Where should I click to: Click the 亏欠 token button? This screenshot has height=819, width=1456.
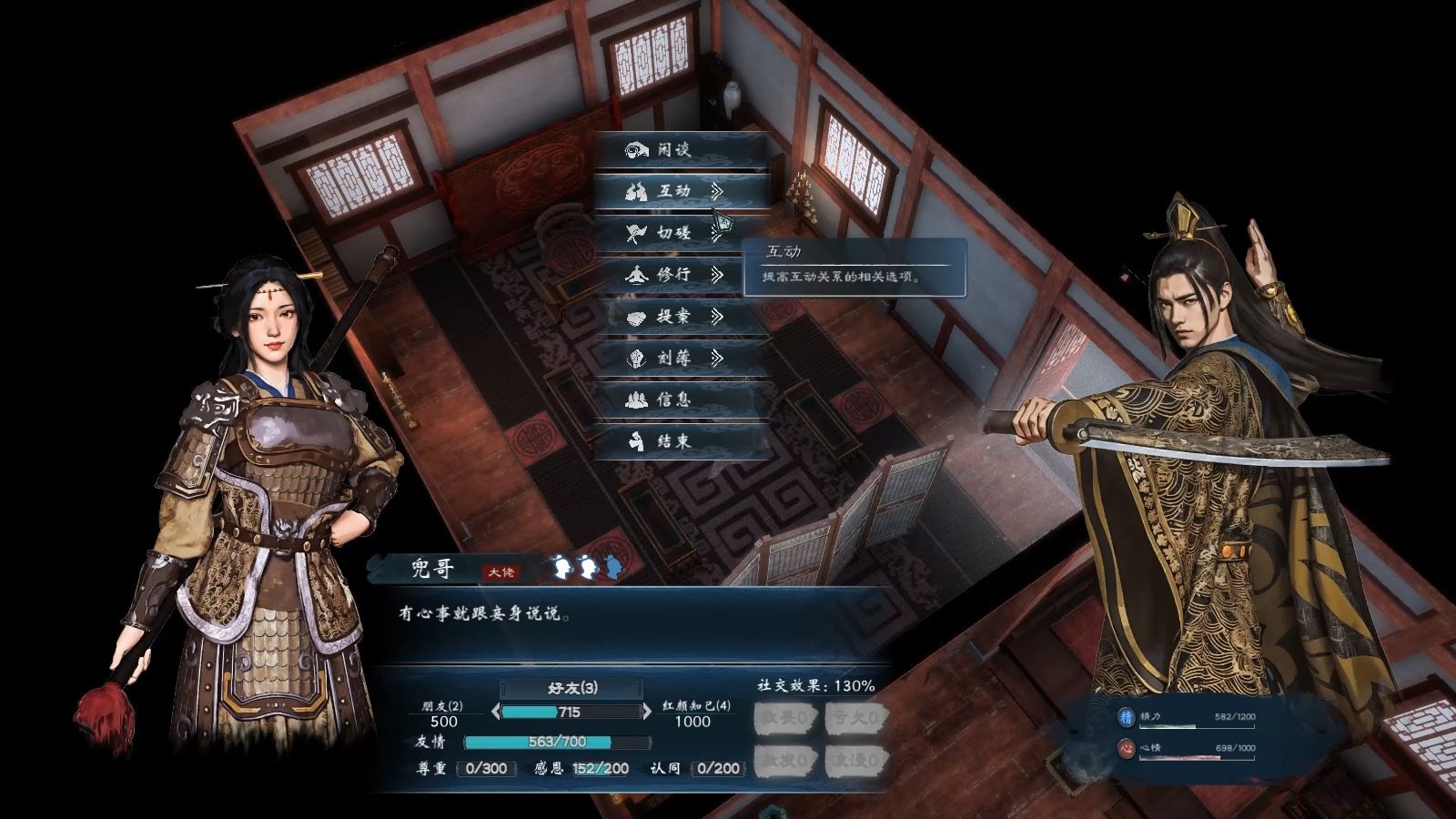coord(854,718)
